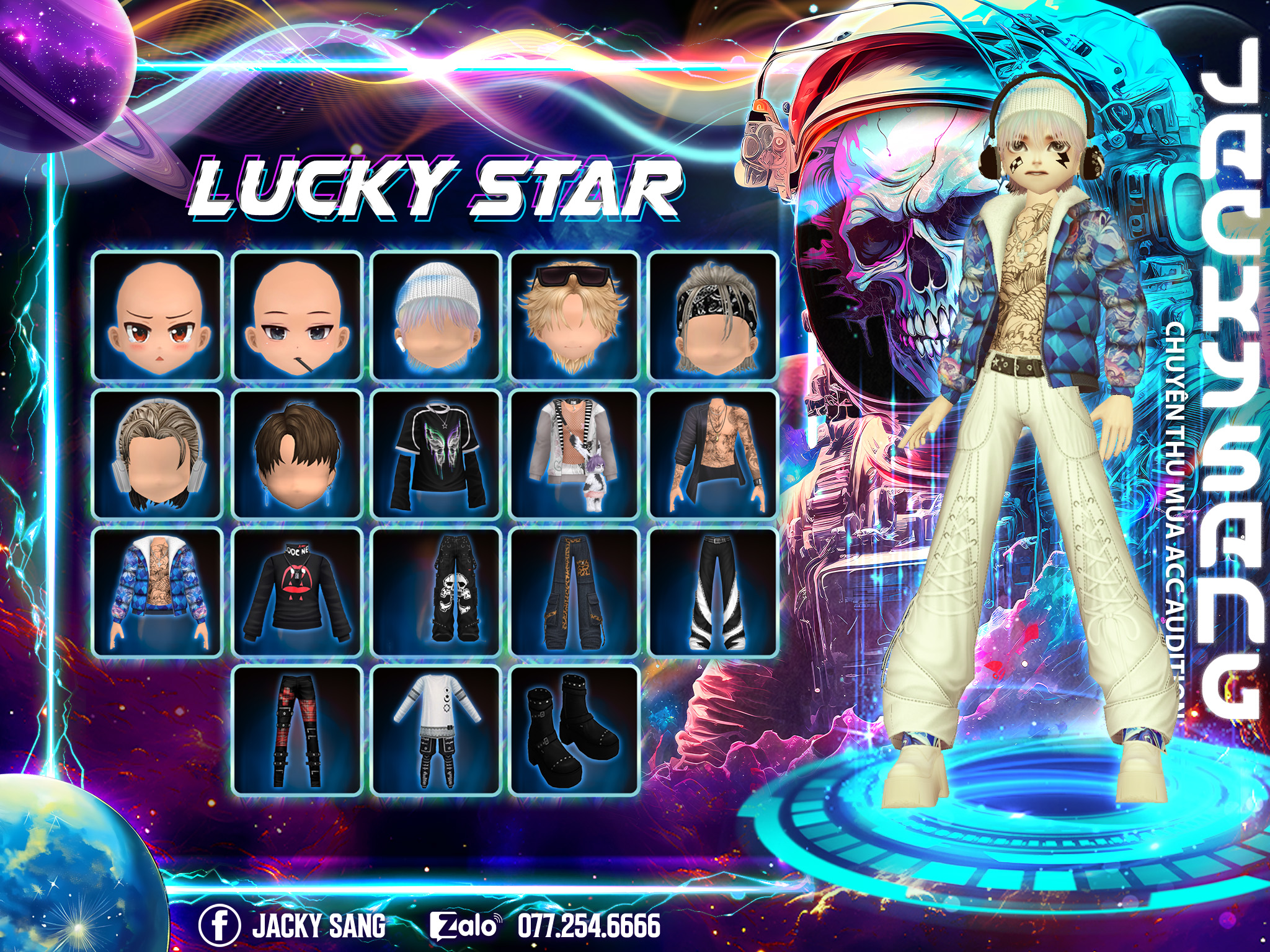Open the Jacky Sang Facebook icon

click(220, 925)
